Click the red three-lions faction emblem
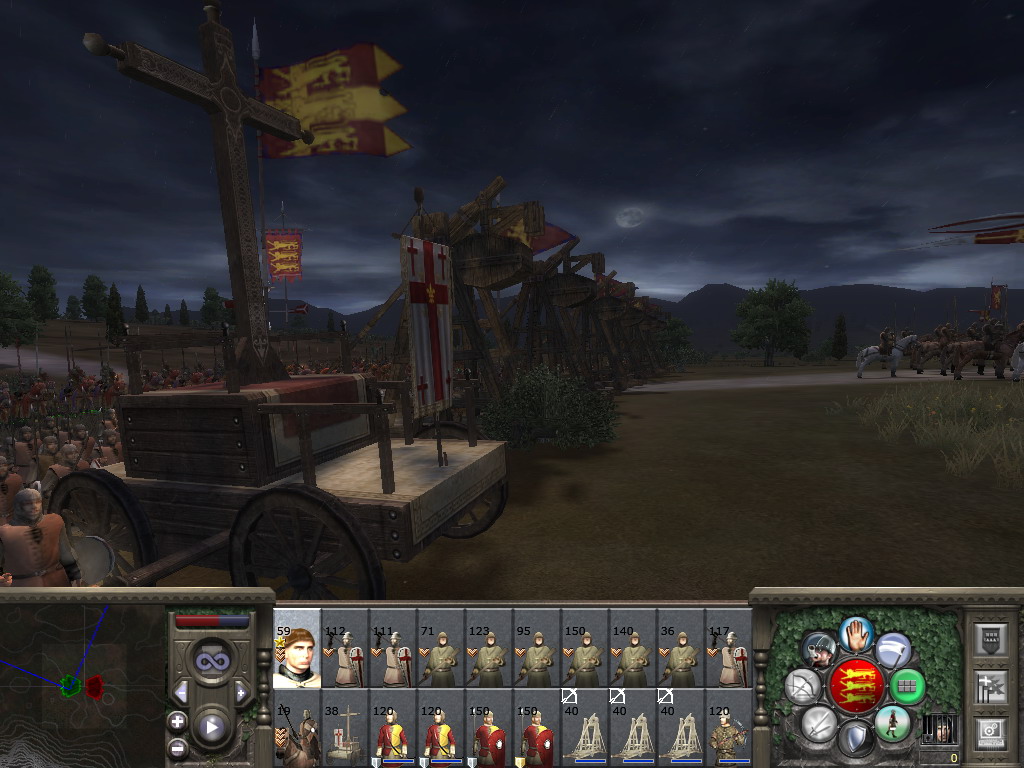 point(856,686)
